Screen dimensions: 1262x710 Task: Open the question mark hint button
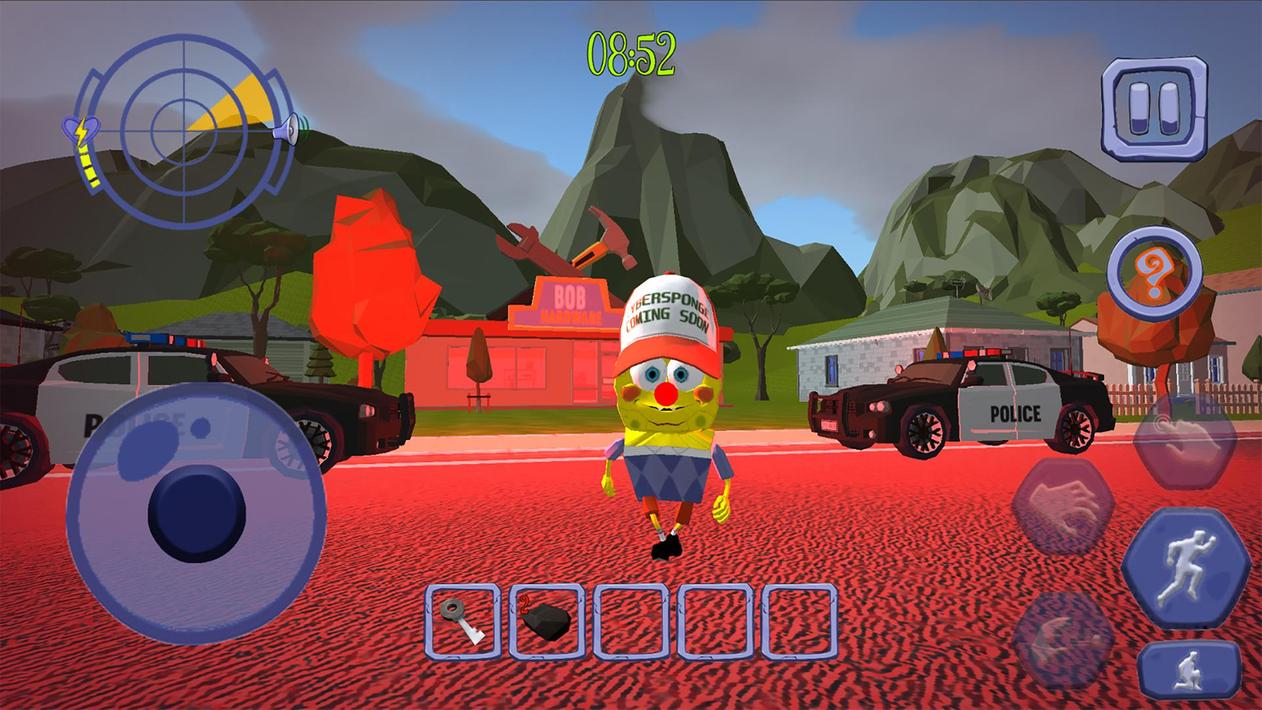click(x=1154, y=275)
